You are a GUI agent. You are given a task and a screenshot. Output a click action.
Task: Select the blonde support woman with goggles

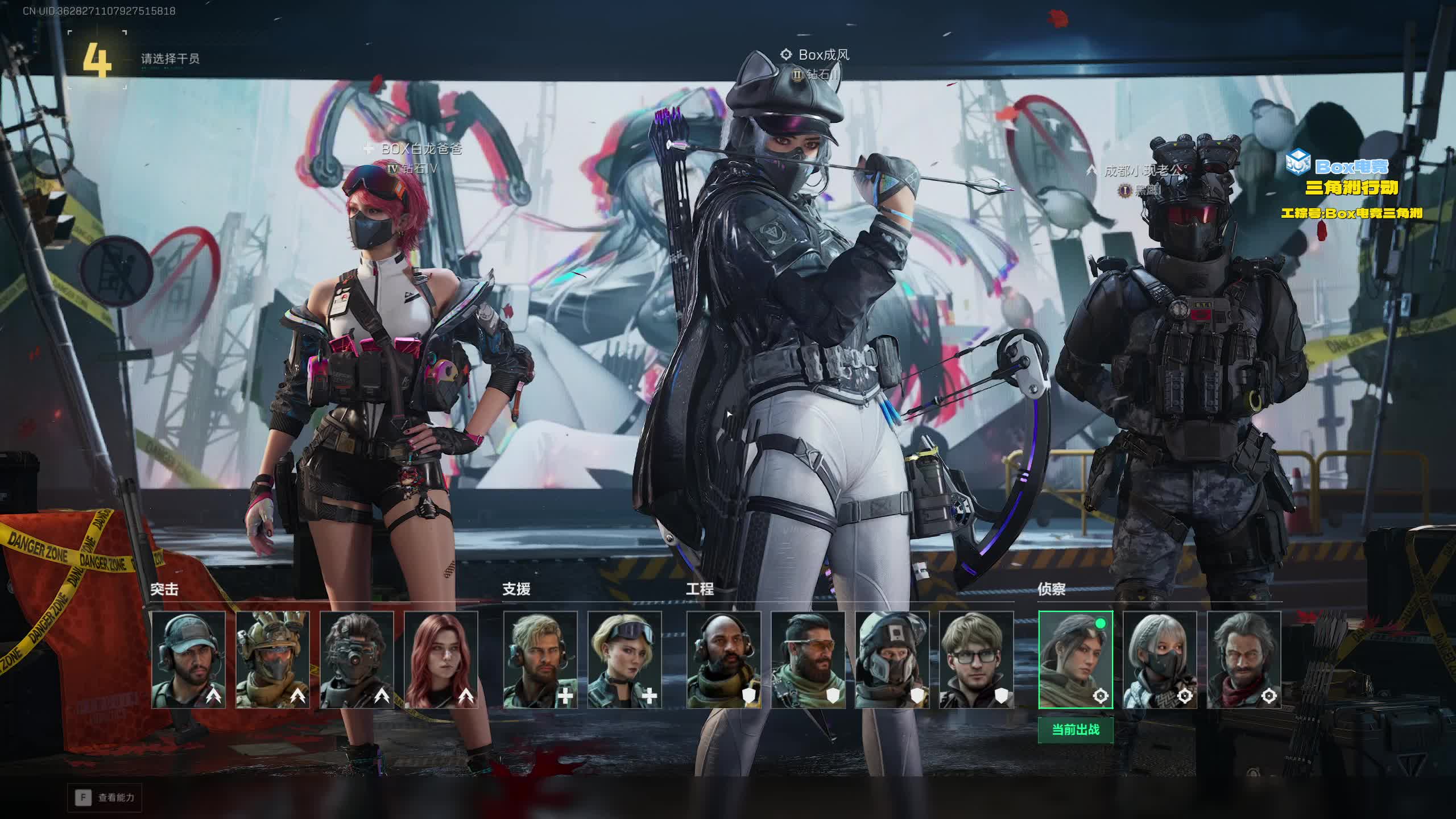(624, 660)
